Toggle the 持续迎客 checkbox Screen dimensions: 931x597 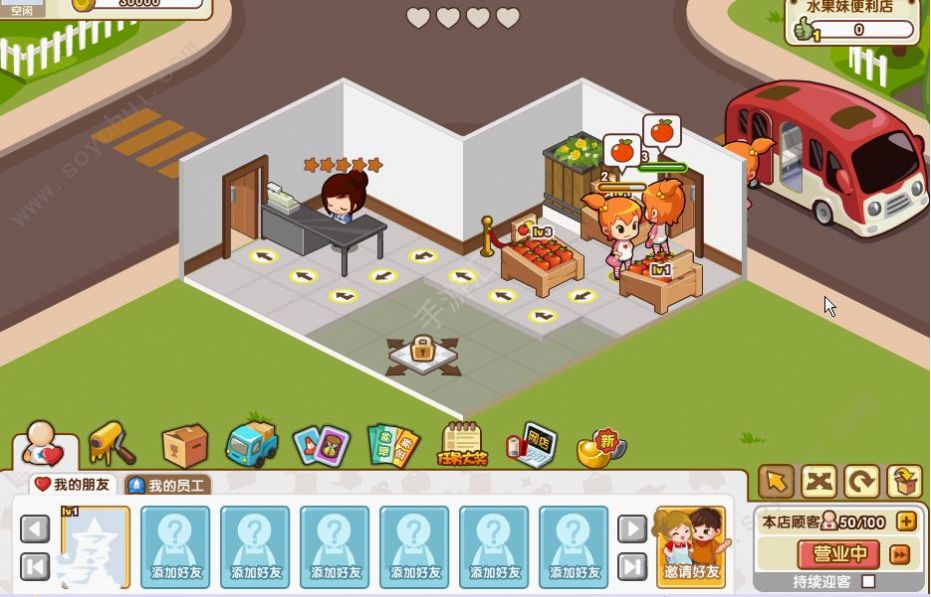tap(868, 581)
